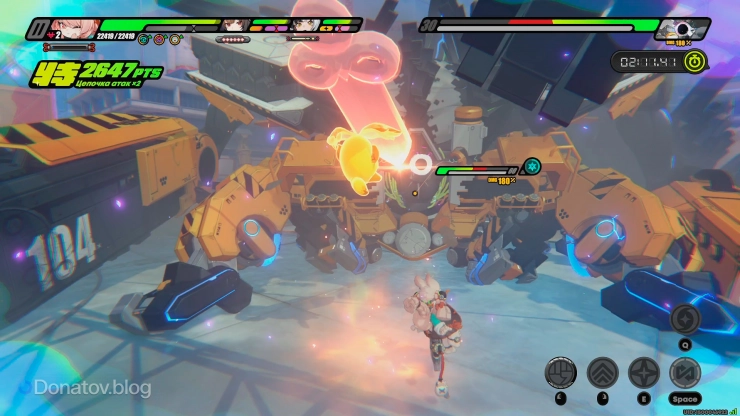Tap the swap-arrows character switch button
The height and width of the screenshot is (416, 740).
point(685,372)
